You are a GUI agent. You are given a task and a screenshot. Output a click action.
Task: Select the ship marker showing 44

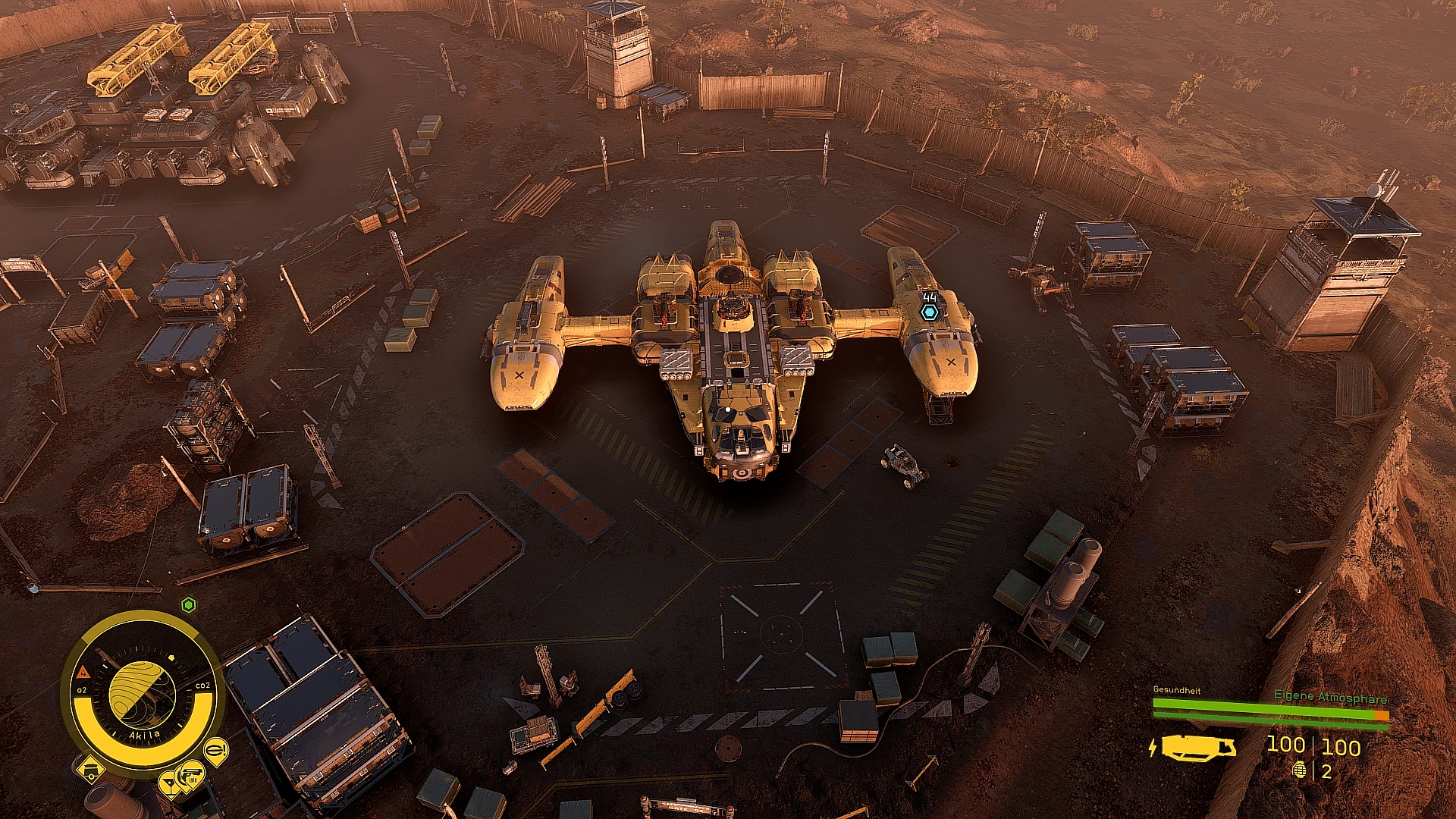pos(930,311)
